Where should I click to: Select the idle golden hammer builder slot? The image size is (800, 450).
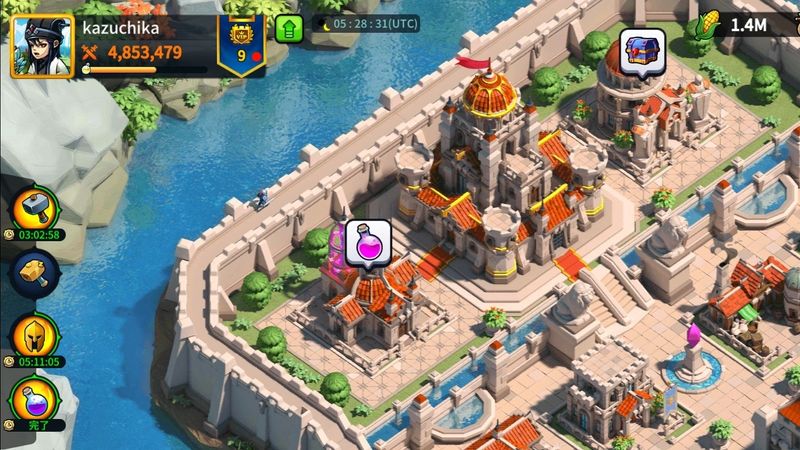pyautogui.click(x=35, y=271)
